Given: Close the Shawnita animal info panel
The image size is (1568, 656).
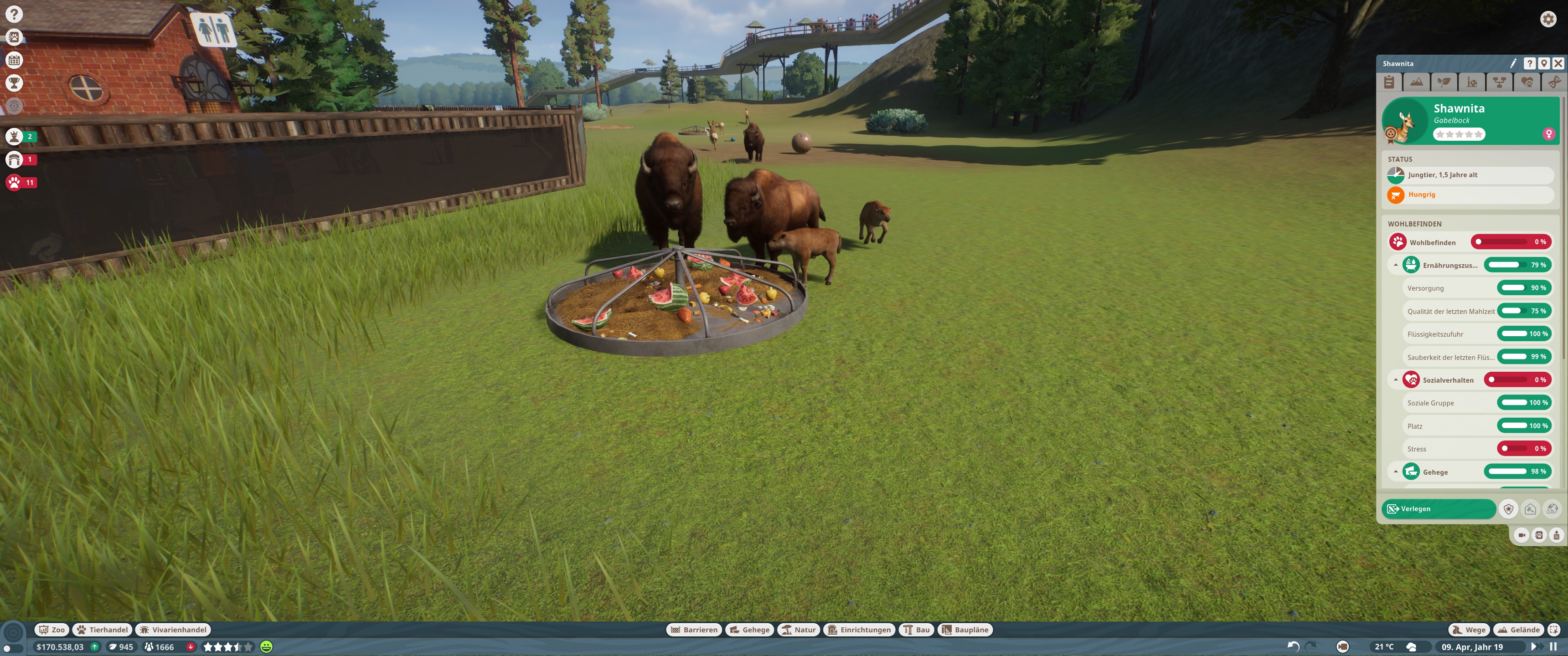Looking at the screenshot, I should [1558, 63].
